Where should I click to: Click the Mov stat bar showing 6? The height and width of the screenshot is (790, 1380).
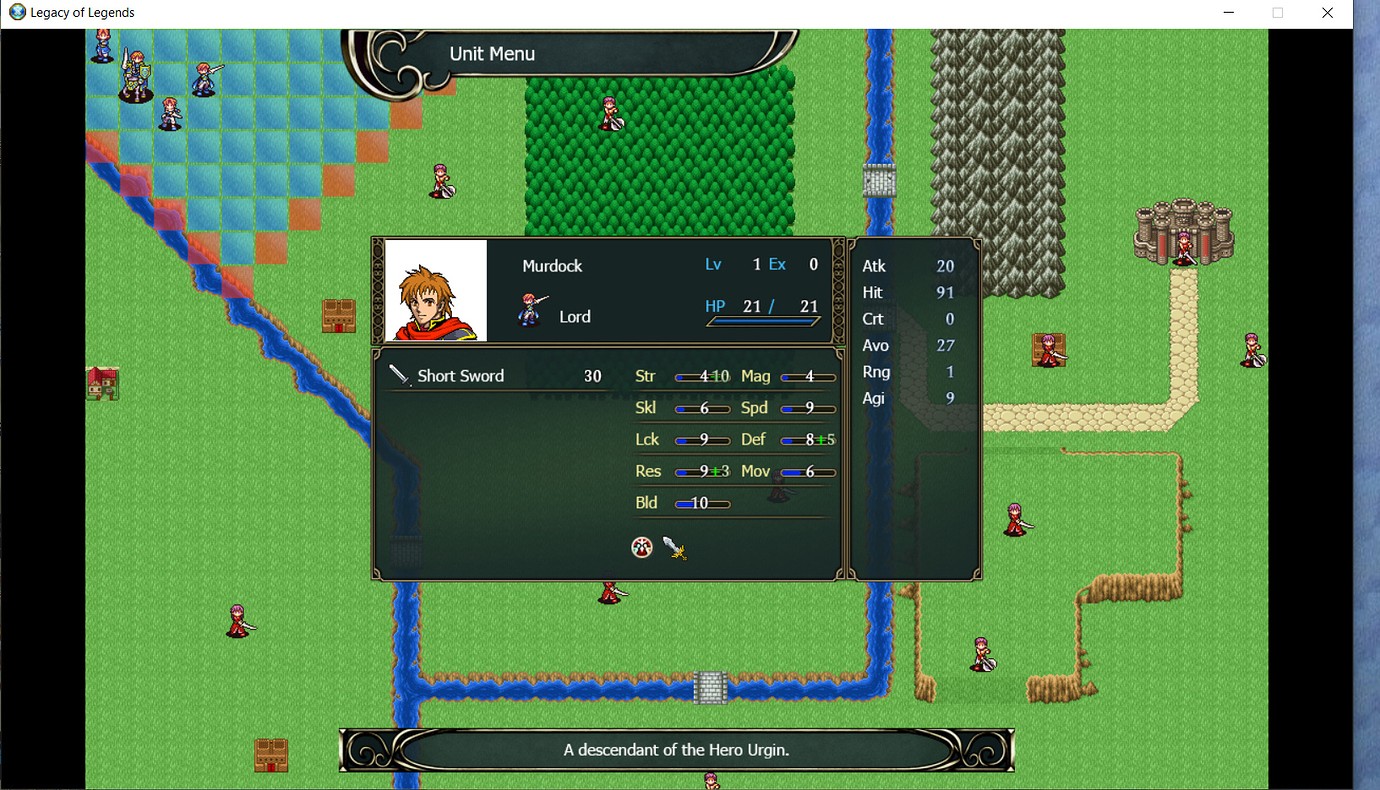pos(806,470)
